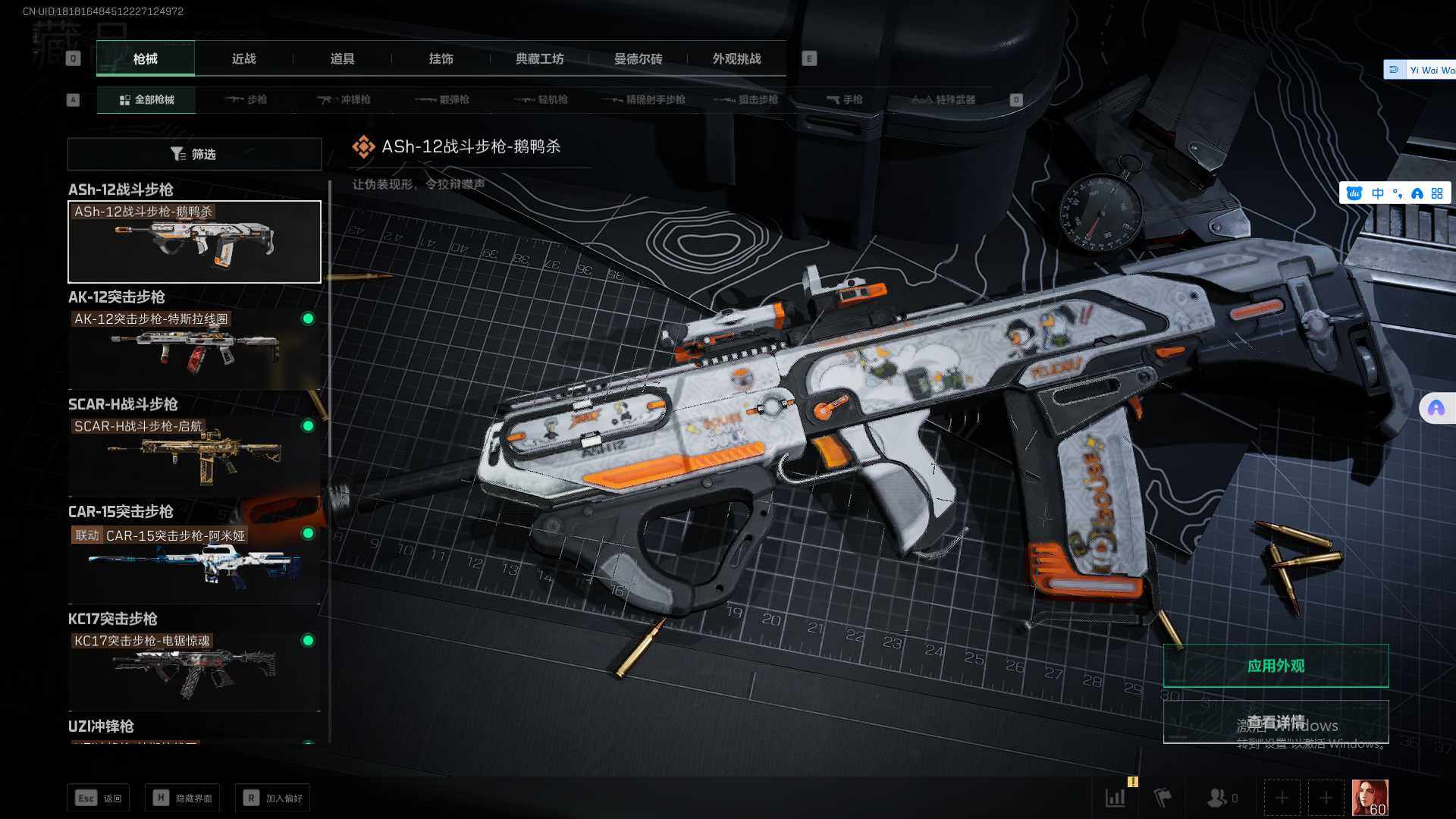This screenshot has height=819, width=1456.
Task: Go to the 典藏工坊 workshop tab
Action: 539,58
